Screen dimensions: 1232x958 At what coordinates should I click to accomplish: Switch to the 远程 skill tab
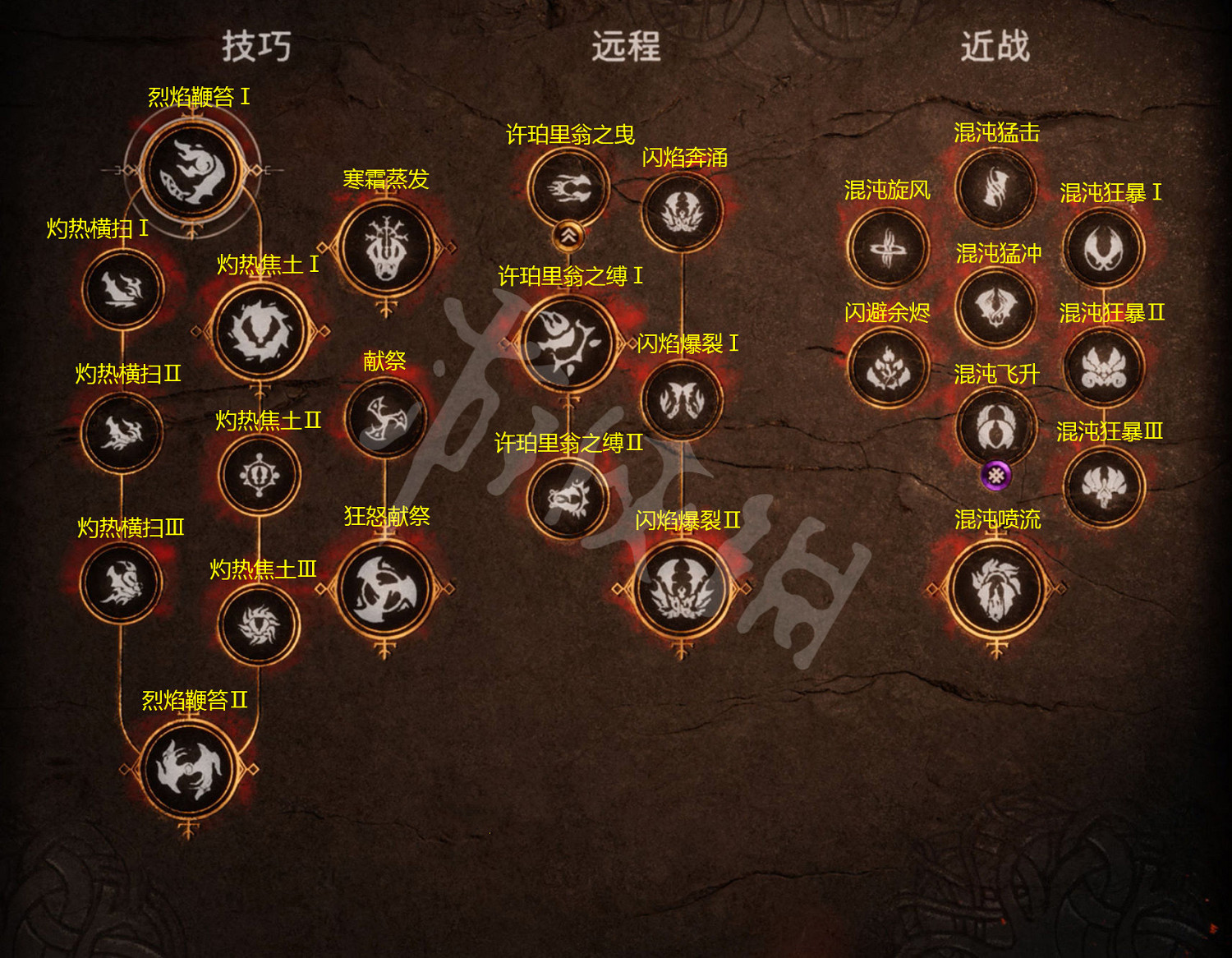point(627,48)
